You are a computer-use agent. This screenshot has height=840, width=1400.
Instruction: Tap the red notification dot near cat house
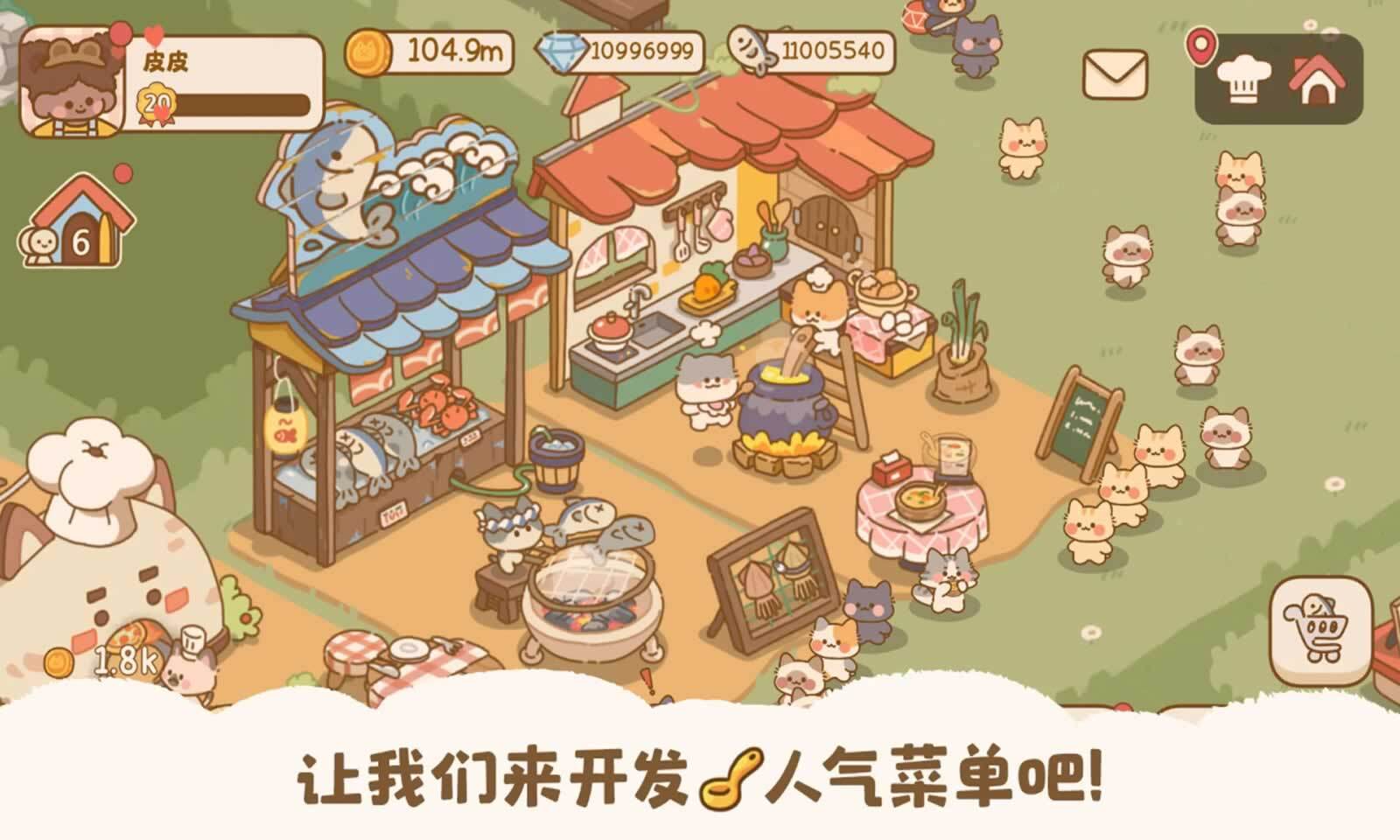coord(122,172)
